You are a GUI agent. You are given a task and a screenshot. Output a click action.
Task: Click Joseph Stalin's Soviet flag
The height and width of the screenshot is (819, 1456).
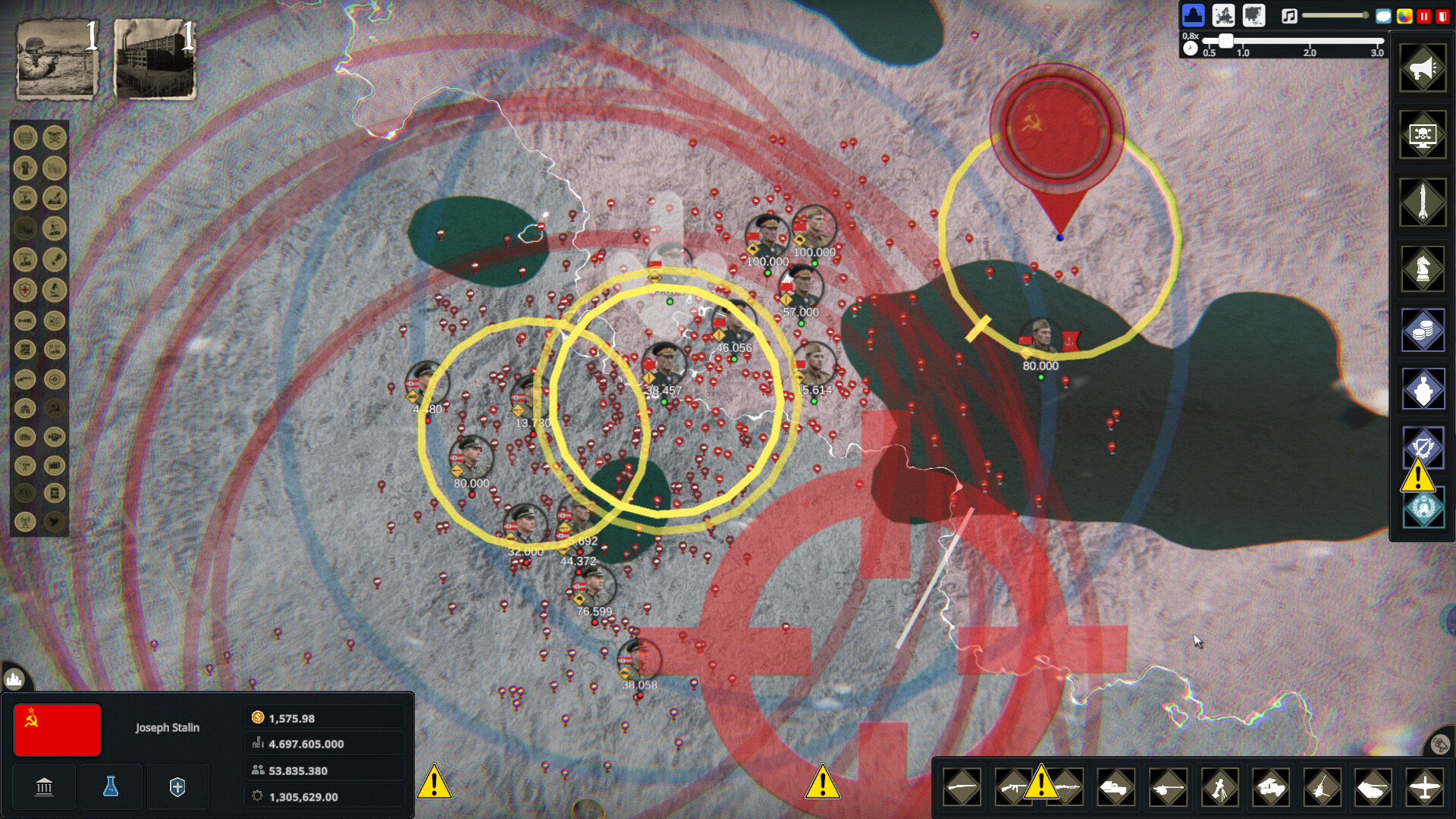(x=57, y=730)
